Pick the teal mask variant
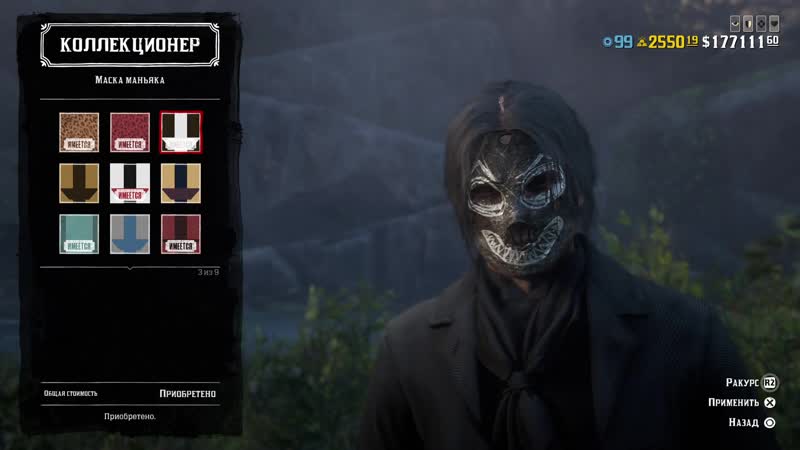Viewport: 800px width, 450px height. pos(79,234)
